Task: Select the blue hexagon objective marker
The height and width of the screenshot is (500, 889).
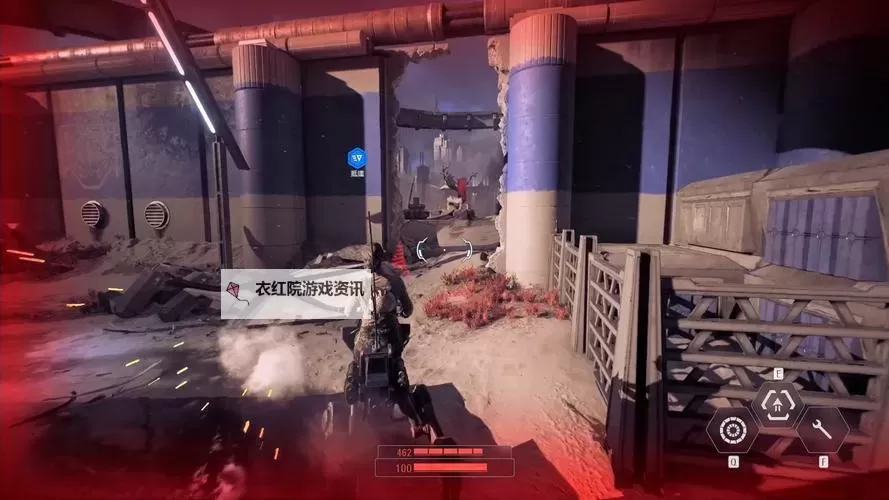Action: pos(357,157)
